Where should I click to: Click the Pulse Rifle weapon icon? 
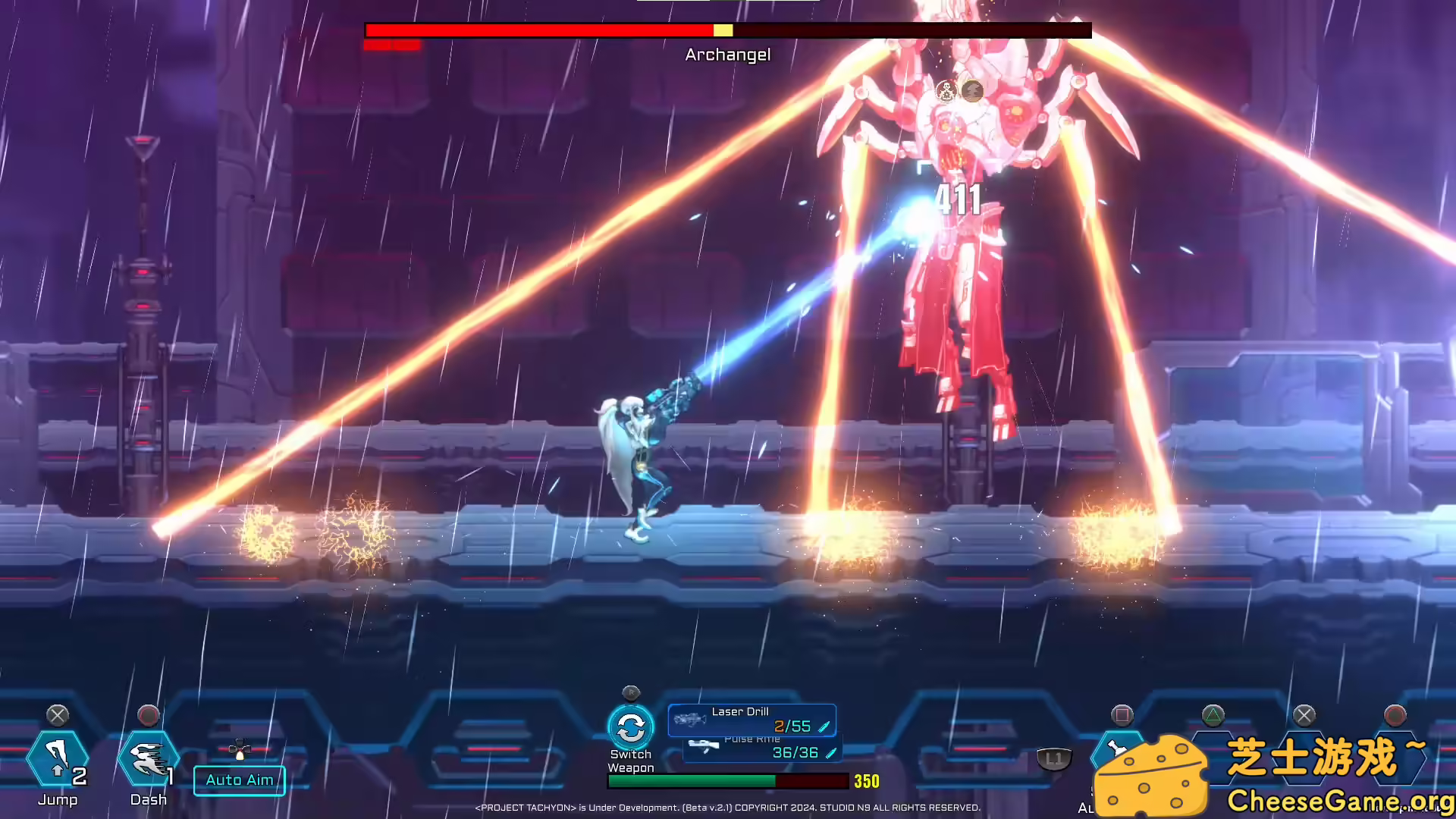coord(705,747)
